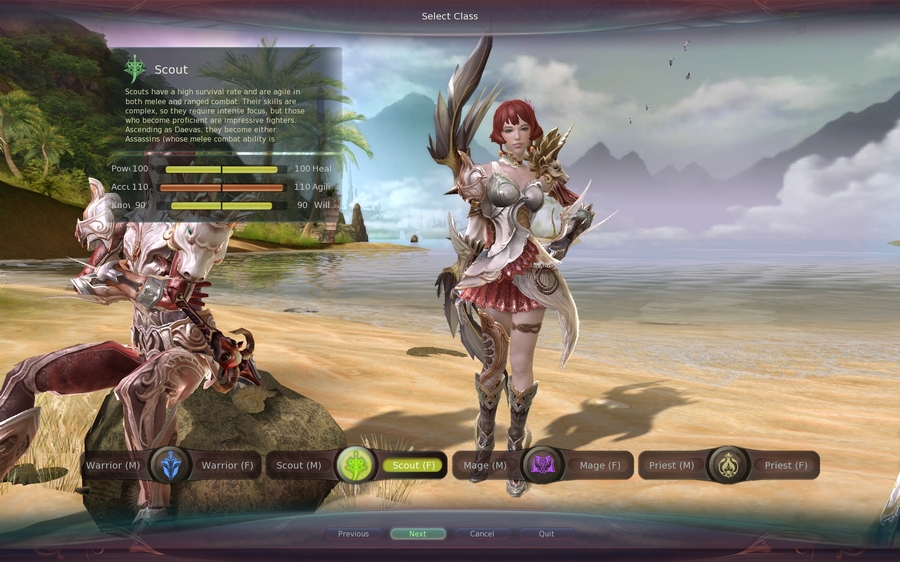Choose the Priest (F) class

pyautogui.click(x=785, y=465)
